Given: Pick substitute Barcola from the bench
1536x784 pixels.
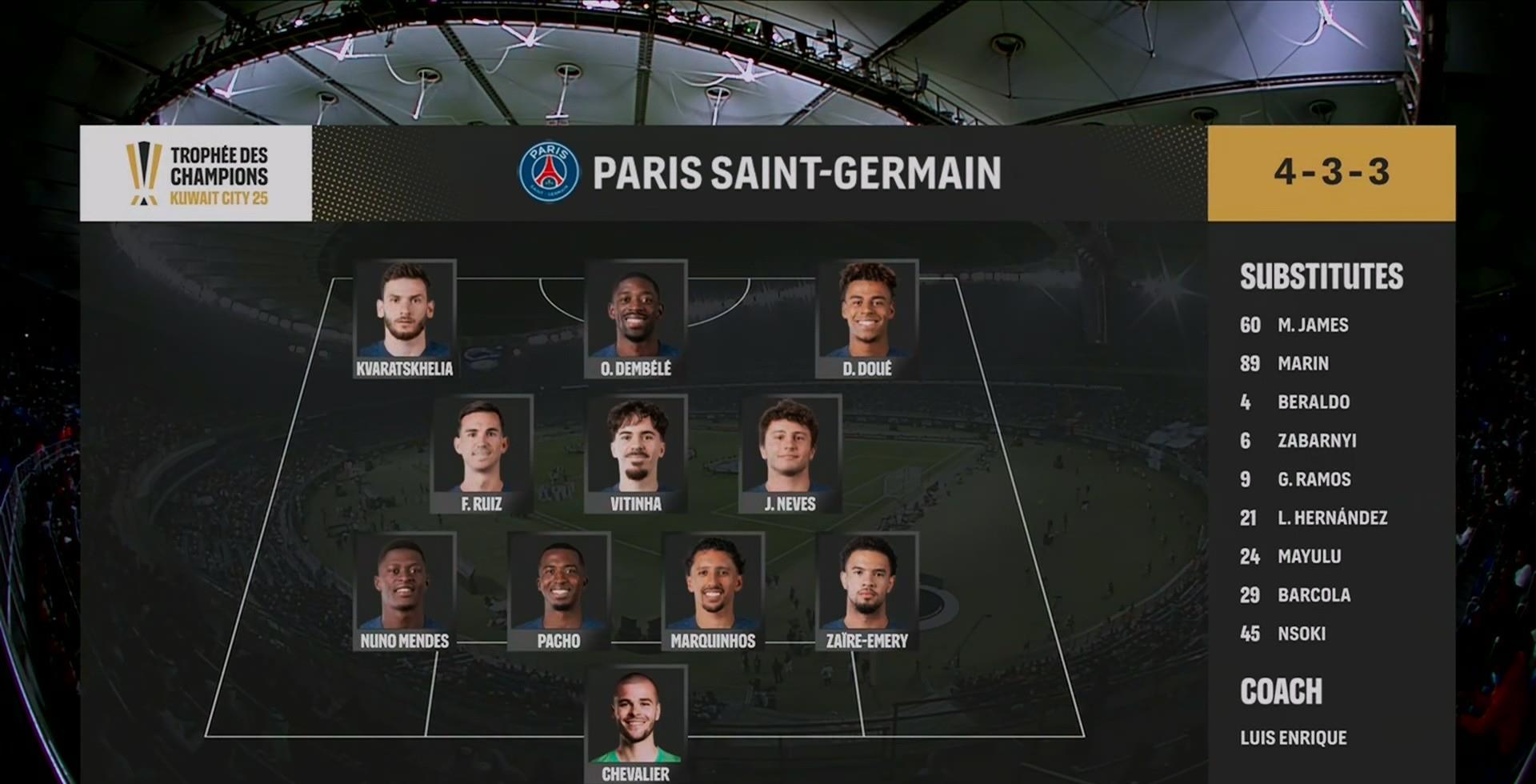Looking at the screenshot, I should 1314,594.
